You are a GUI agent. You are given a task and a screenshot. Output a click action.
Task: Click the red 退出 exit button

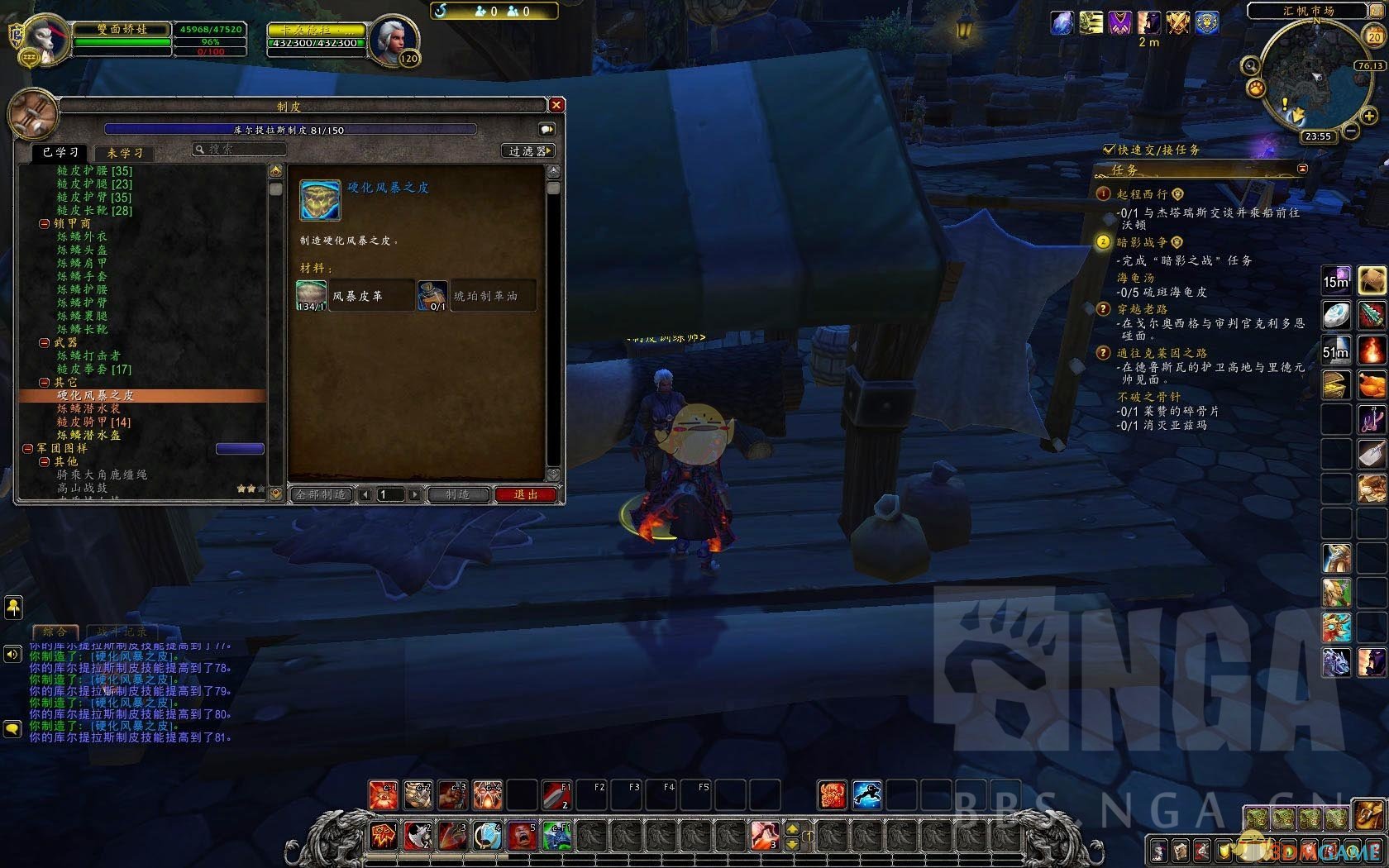[526, 494]
